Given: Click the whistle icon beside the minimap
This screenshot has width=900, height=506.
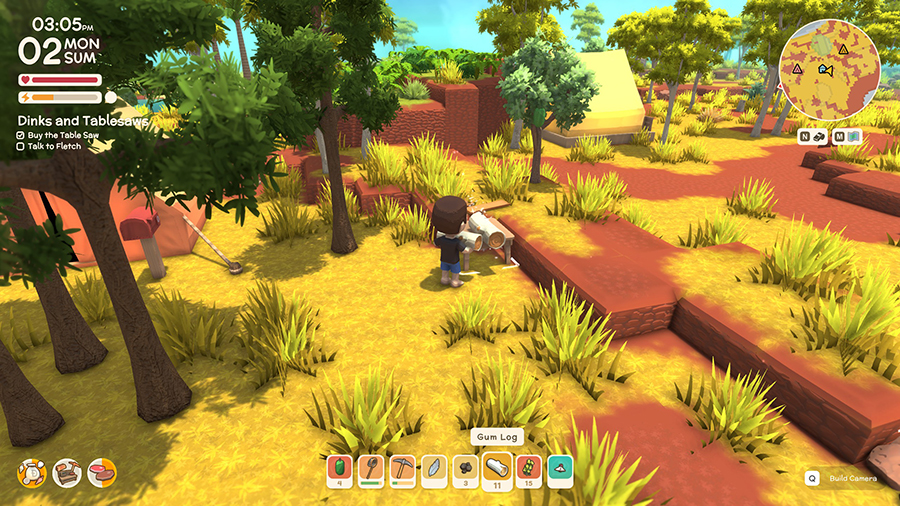Looking at the screenshot, I should pyautogui.click(x=816, y=135).
